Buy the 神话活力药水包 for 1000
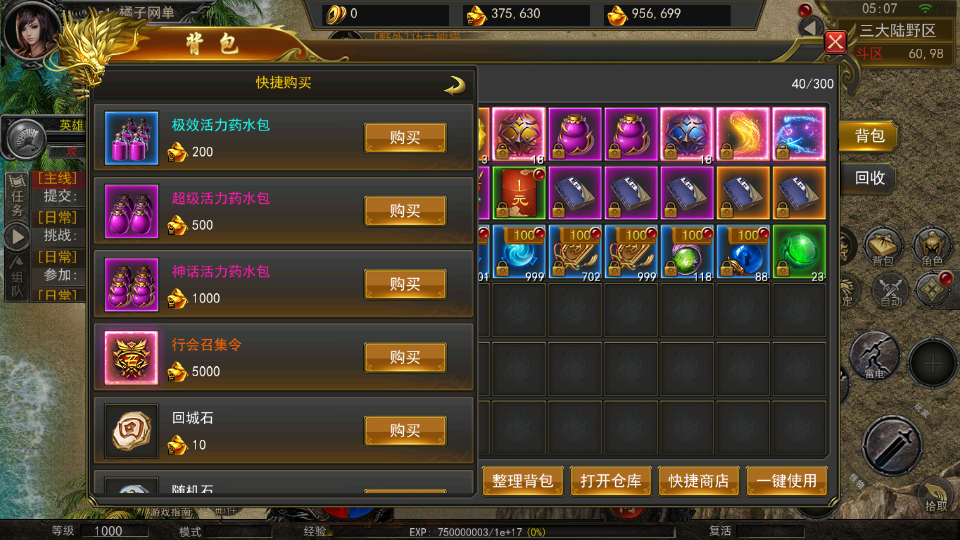The image size is (960, 540). point(404,284)
